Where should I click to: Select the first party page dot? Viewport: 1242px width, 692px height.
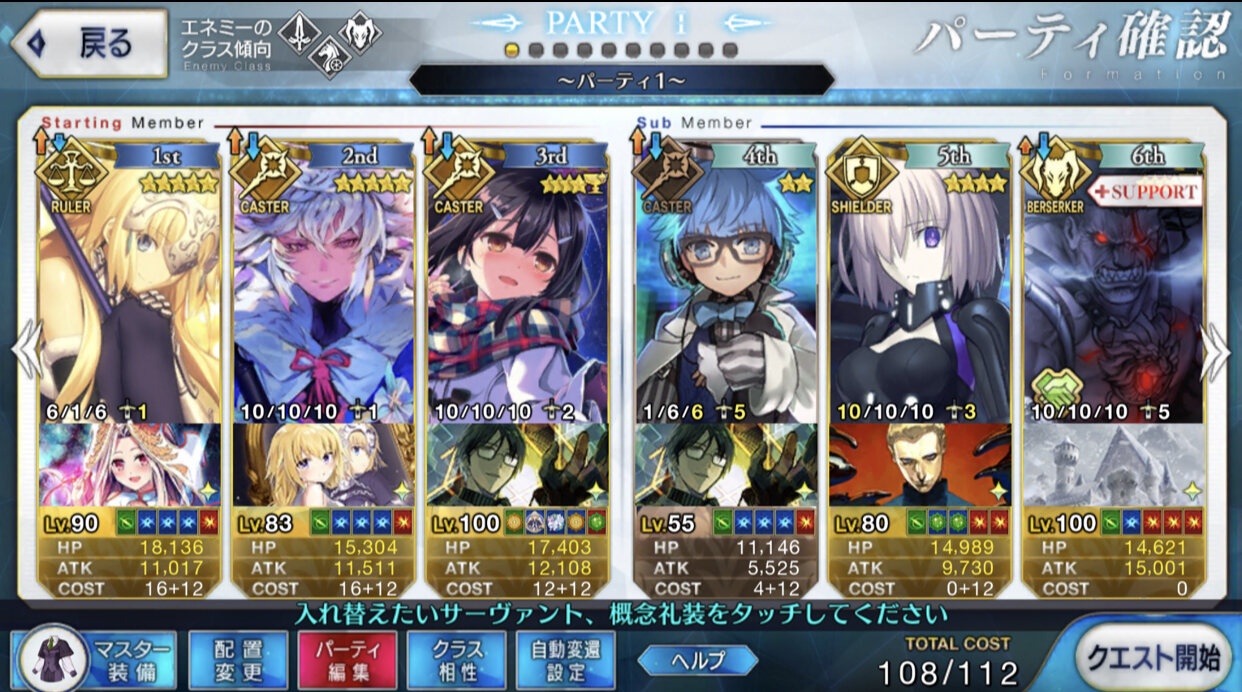coord(513,50)
